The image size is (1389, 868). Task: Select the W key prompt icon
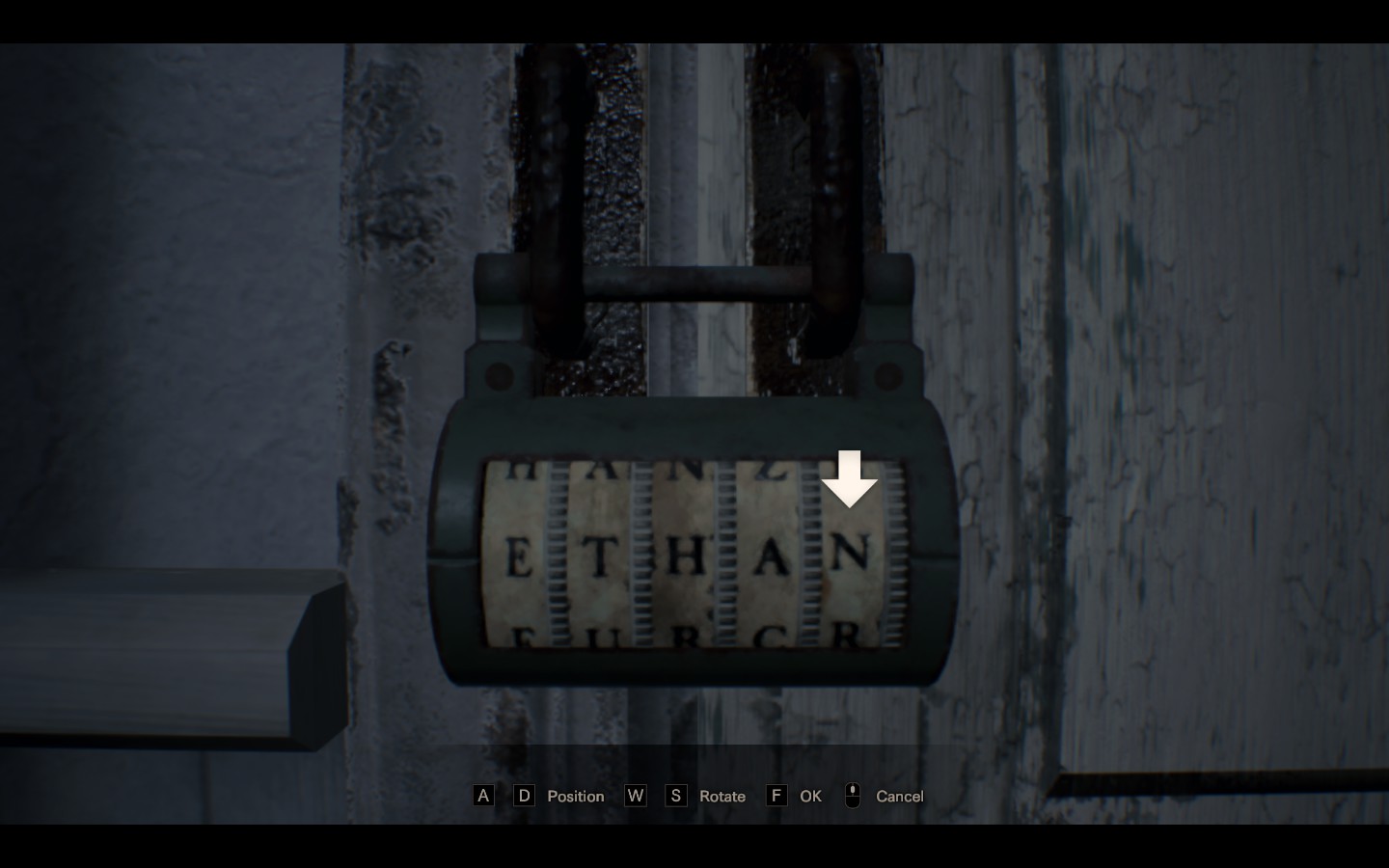[635, 796]
